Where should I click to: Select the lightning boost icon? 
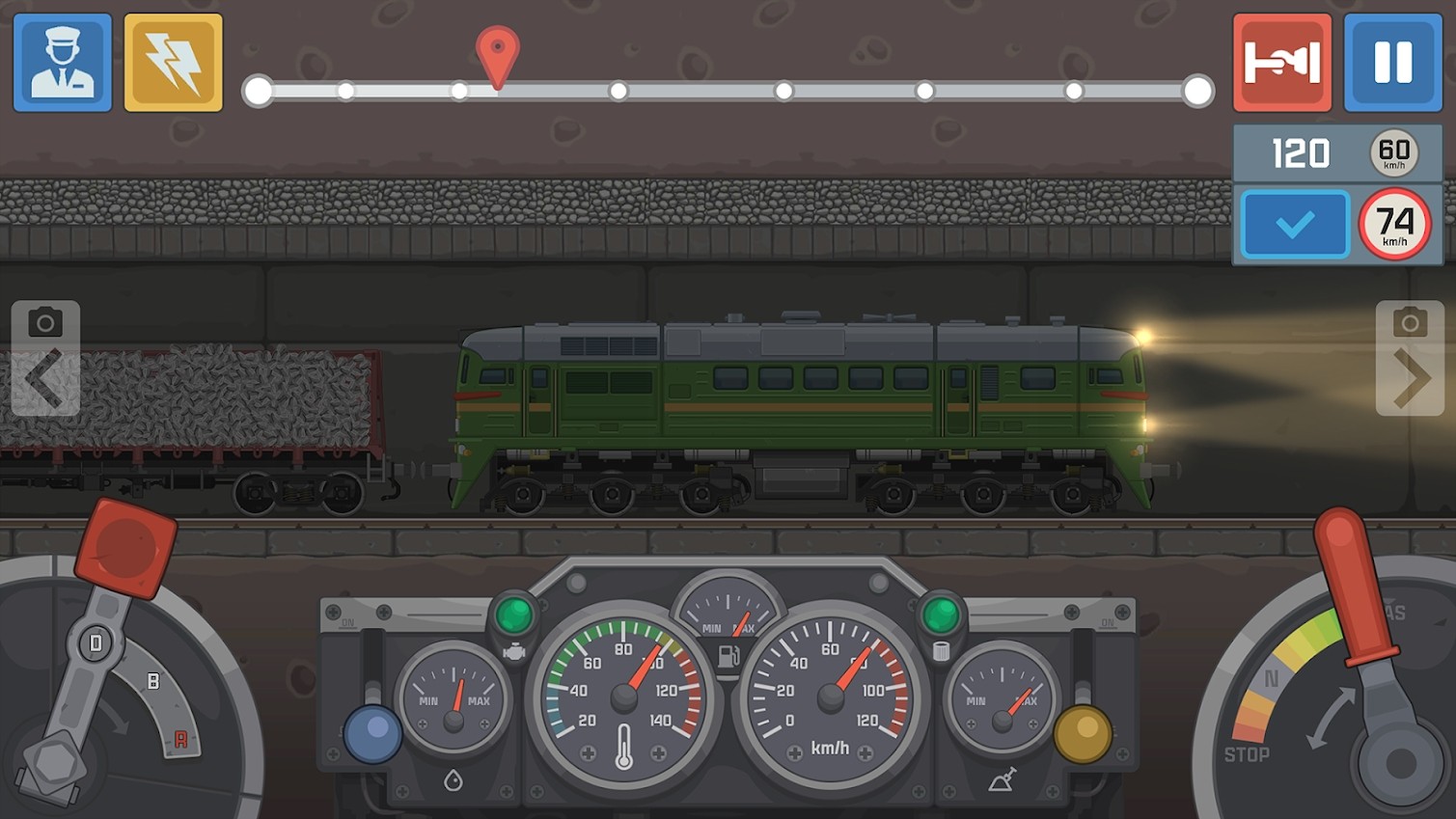click(173, 62)
